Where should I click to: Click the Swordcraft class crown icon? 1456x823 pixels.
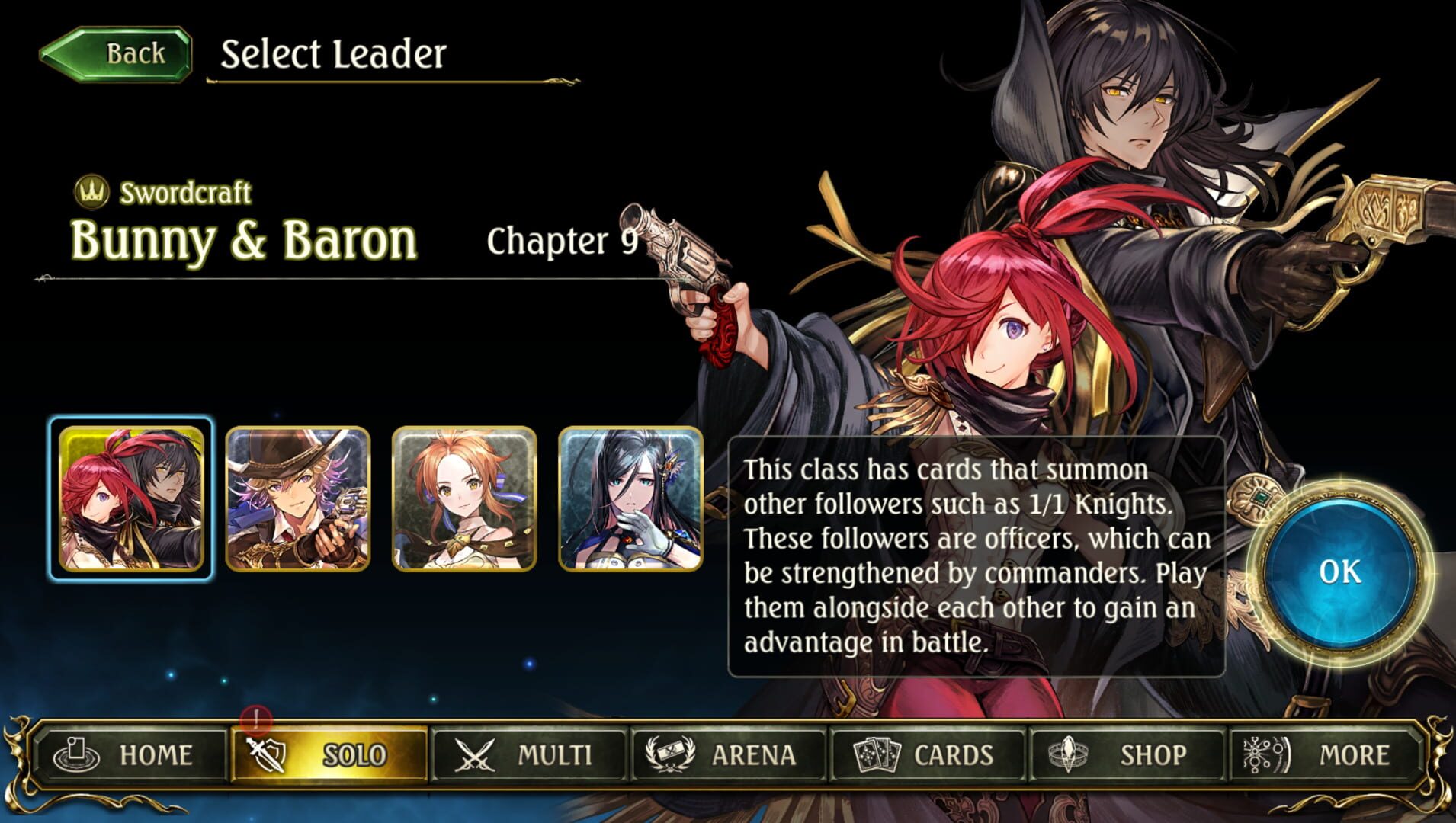coord(91,194)
